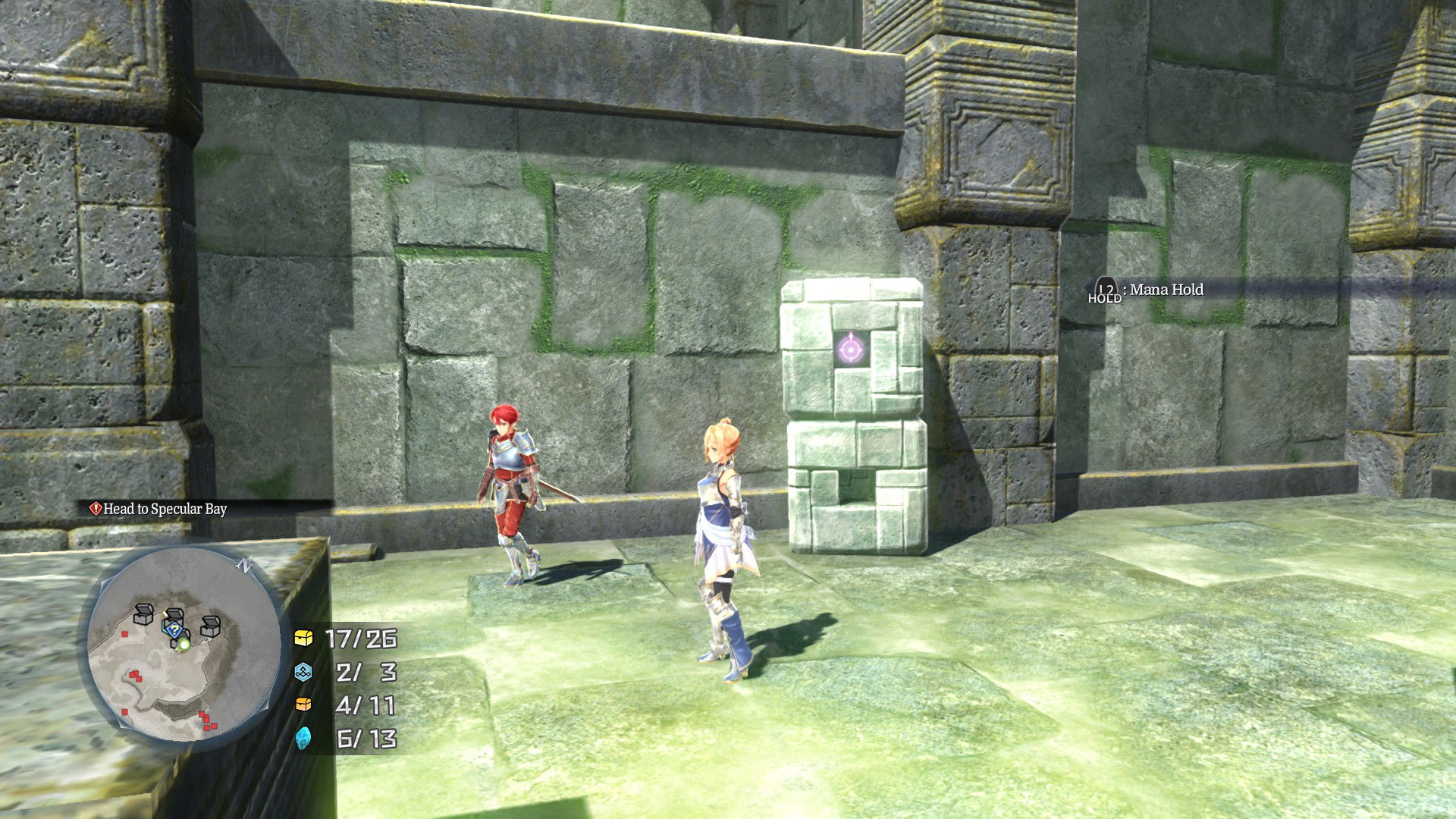The height and width of the screenshot is (819, 1456).
Task: Select the Mana Hold text label
Action: pyautogui.click(x=1166, y=290)
